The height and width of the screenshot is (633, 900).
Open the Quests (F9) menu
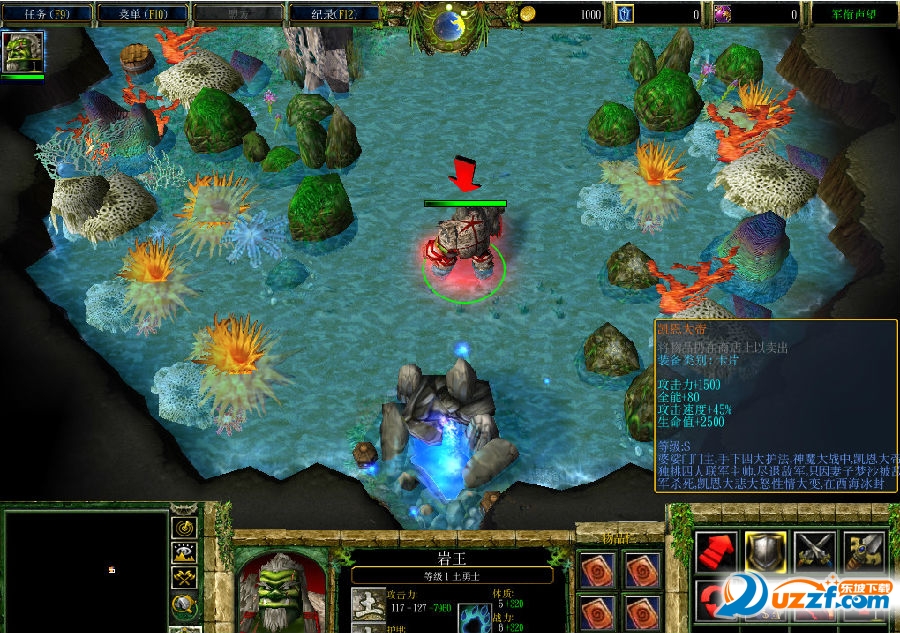click(x=47, y=14)
